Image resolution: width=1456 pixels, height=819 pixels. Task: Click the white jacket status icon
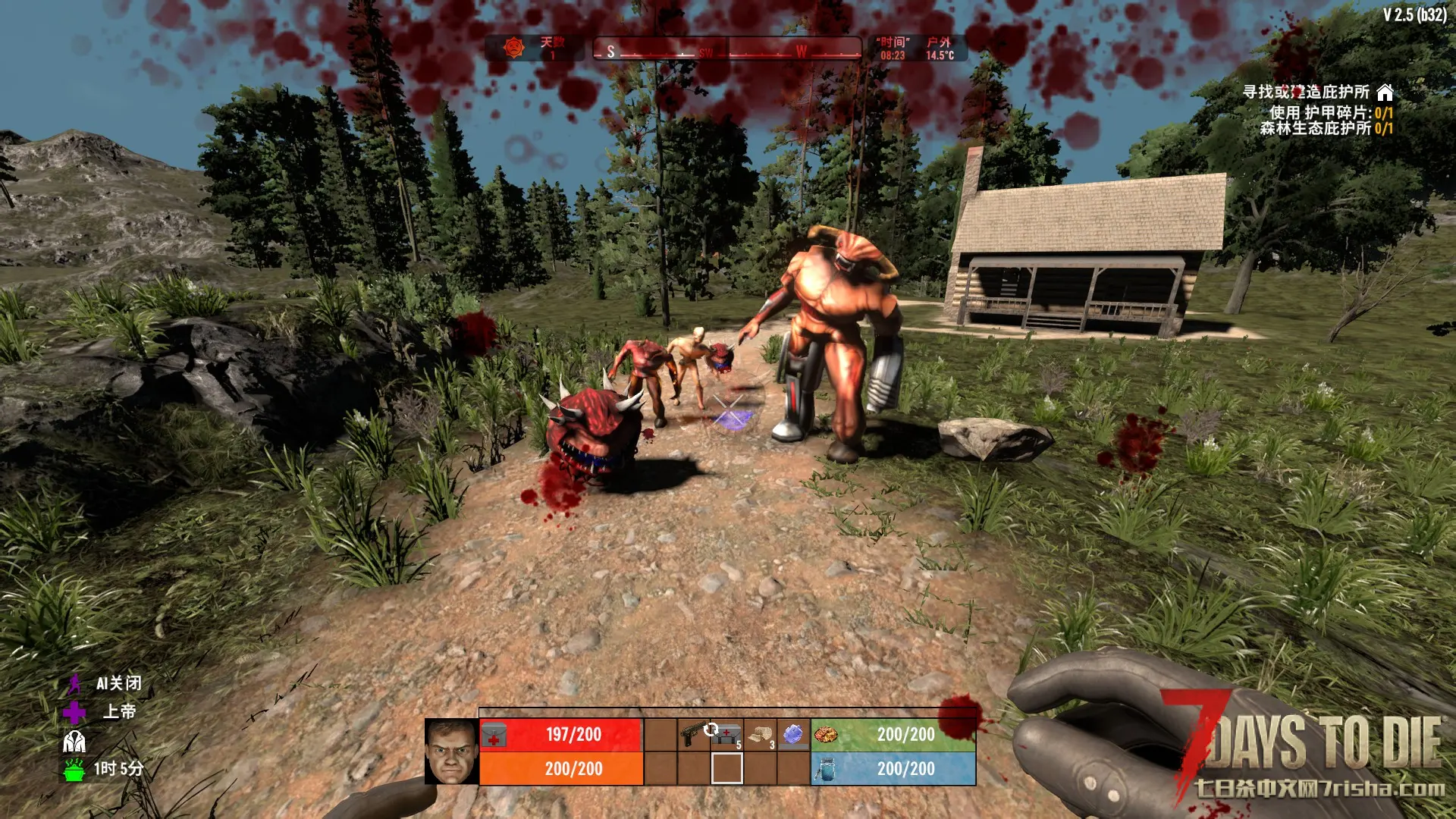point(74,741)
